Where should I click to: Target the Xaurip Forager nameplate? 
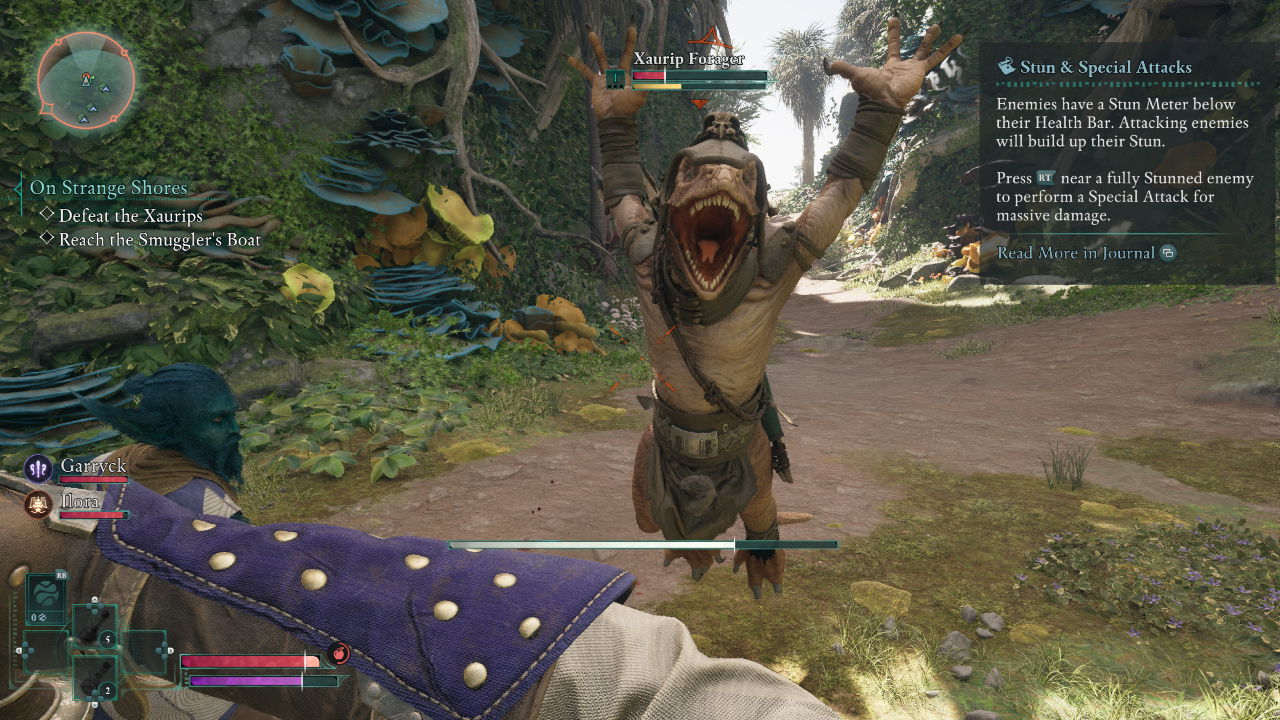point(688,59)
